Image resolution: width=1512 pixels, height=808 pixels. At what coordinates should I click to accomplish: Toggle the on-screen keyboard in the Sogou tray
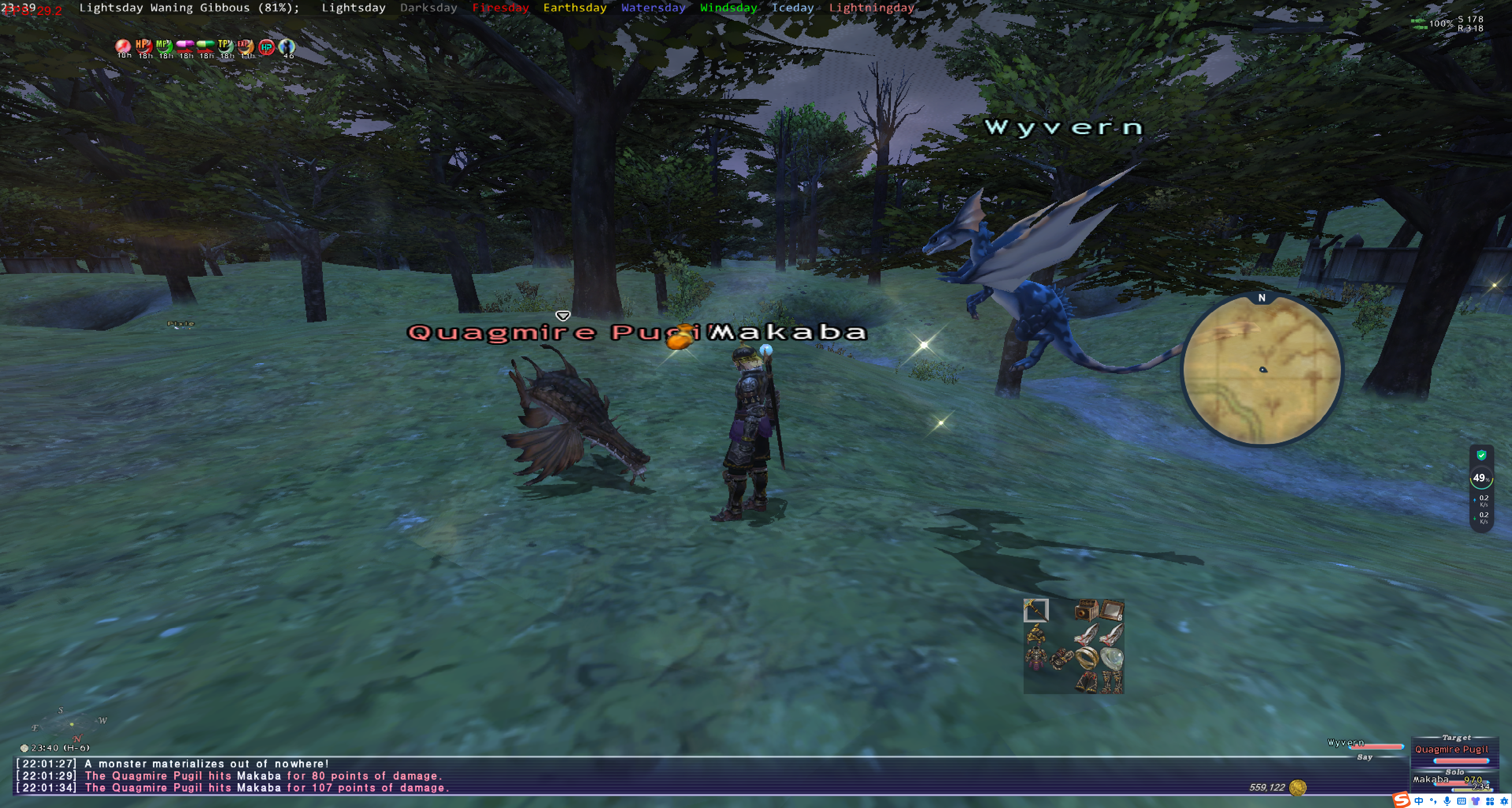point(1461,801)
